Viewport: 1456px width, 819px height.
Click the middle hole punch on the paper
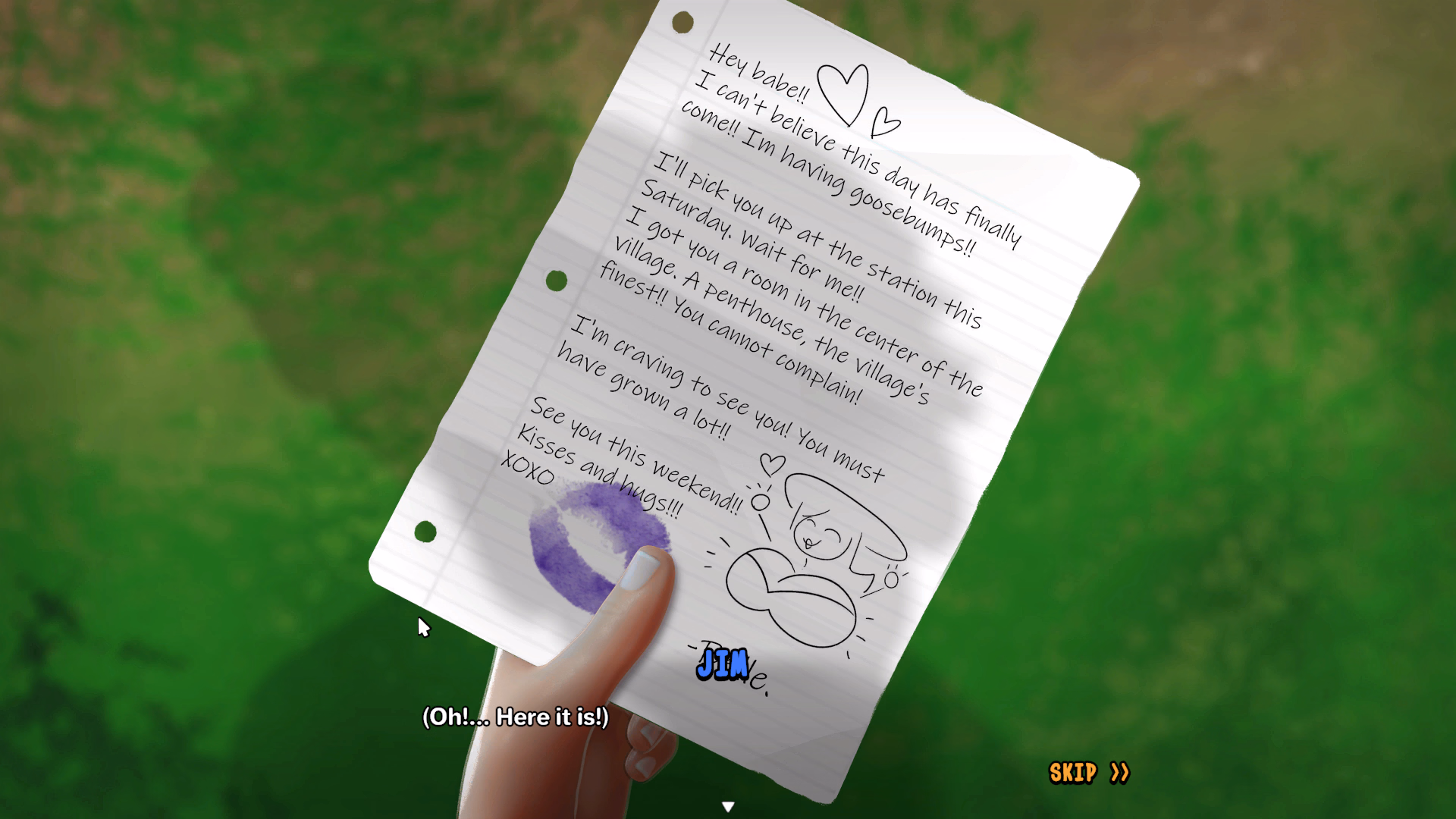556,279
